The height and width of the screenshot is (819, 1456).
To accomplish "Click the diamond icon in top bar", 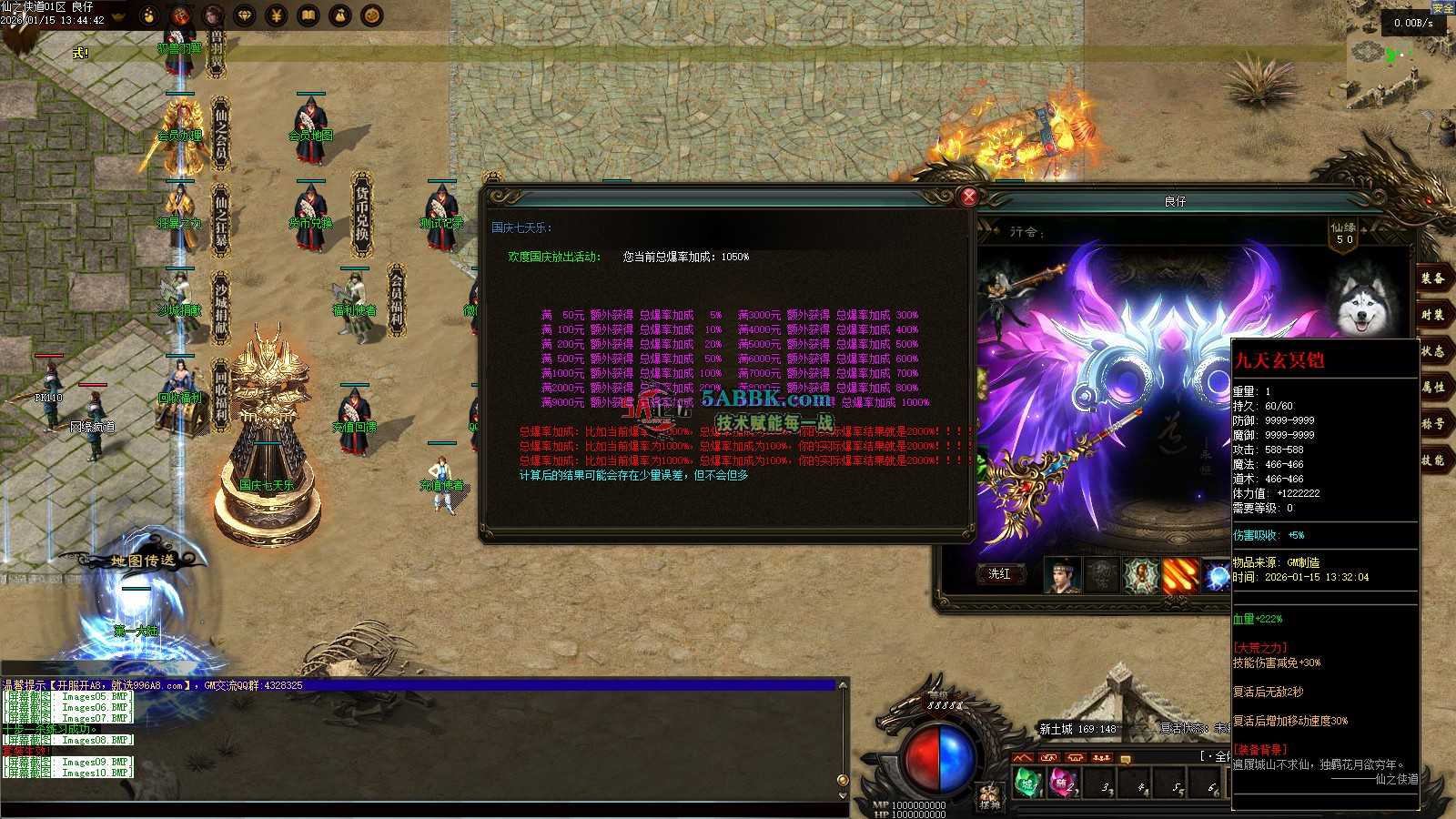I will (x=245, y=15).
